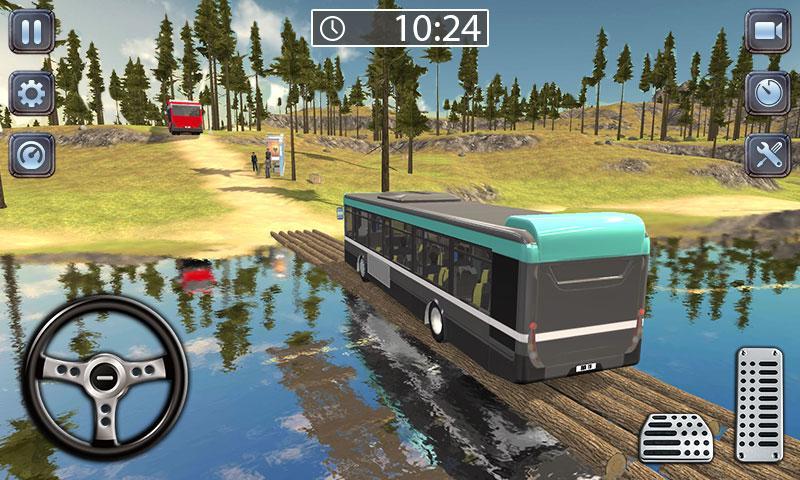Tap the speedometer gauge button
The width and height of the screenshot is (800, 480).
(x=31, y=155)
